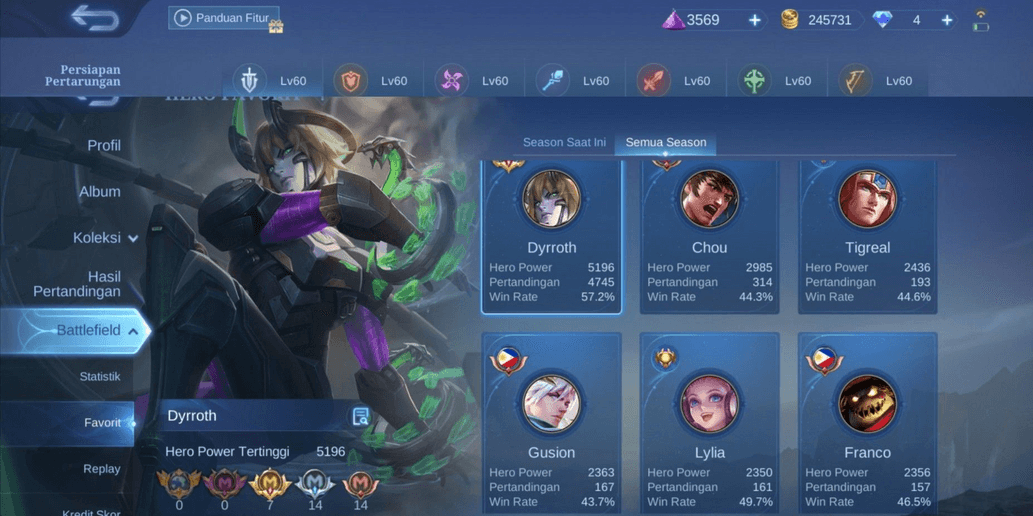Open the Album section
Screen dimensions: 1033x516
coord(100,192)
